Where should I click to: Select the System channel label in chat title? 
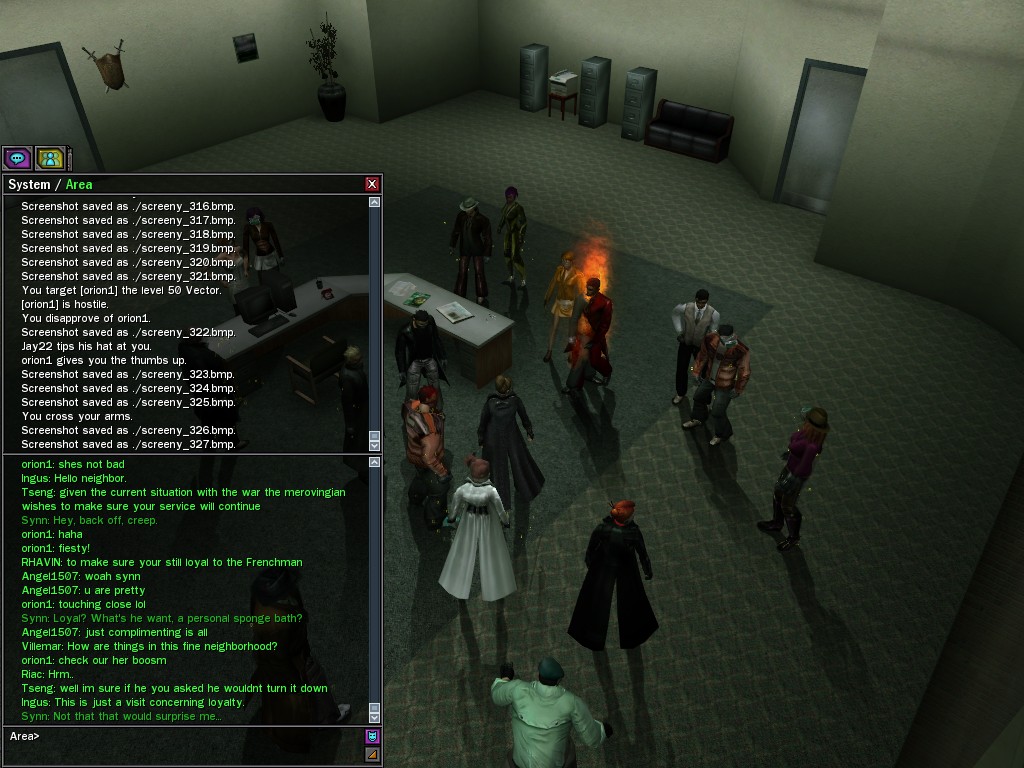29,184
